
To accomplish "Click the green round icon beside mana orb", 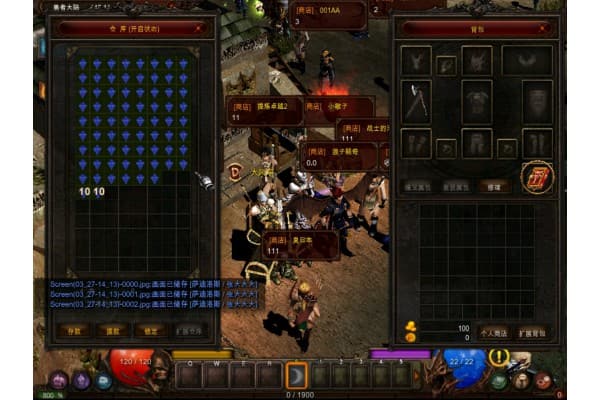I will (x=498, y=381).
